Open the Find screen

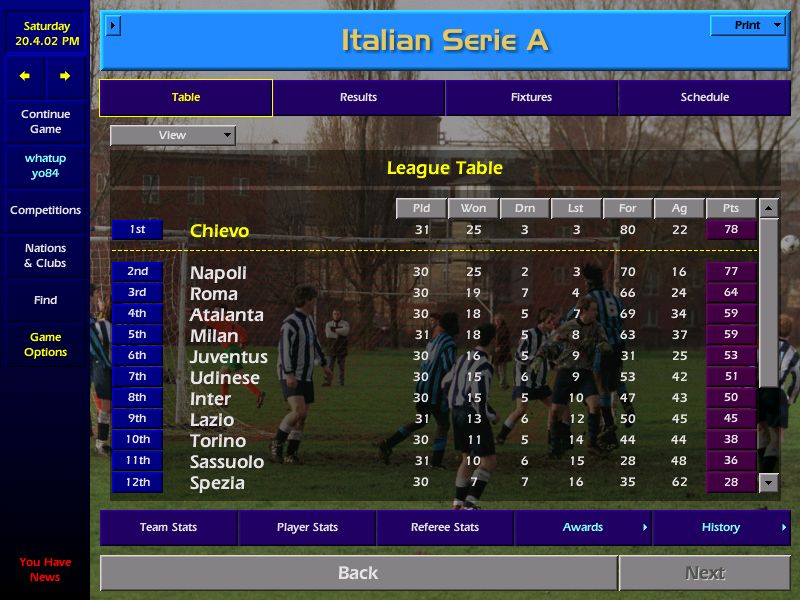tap(45, 300)
